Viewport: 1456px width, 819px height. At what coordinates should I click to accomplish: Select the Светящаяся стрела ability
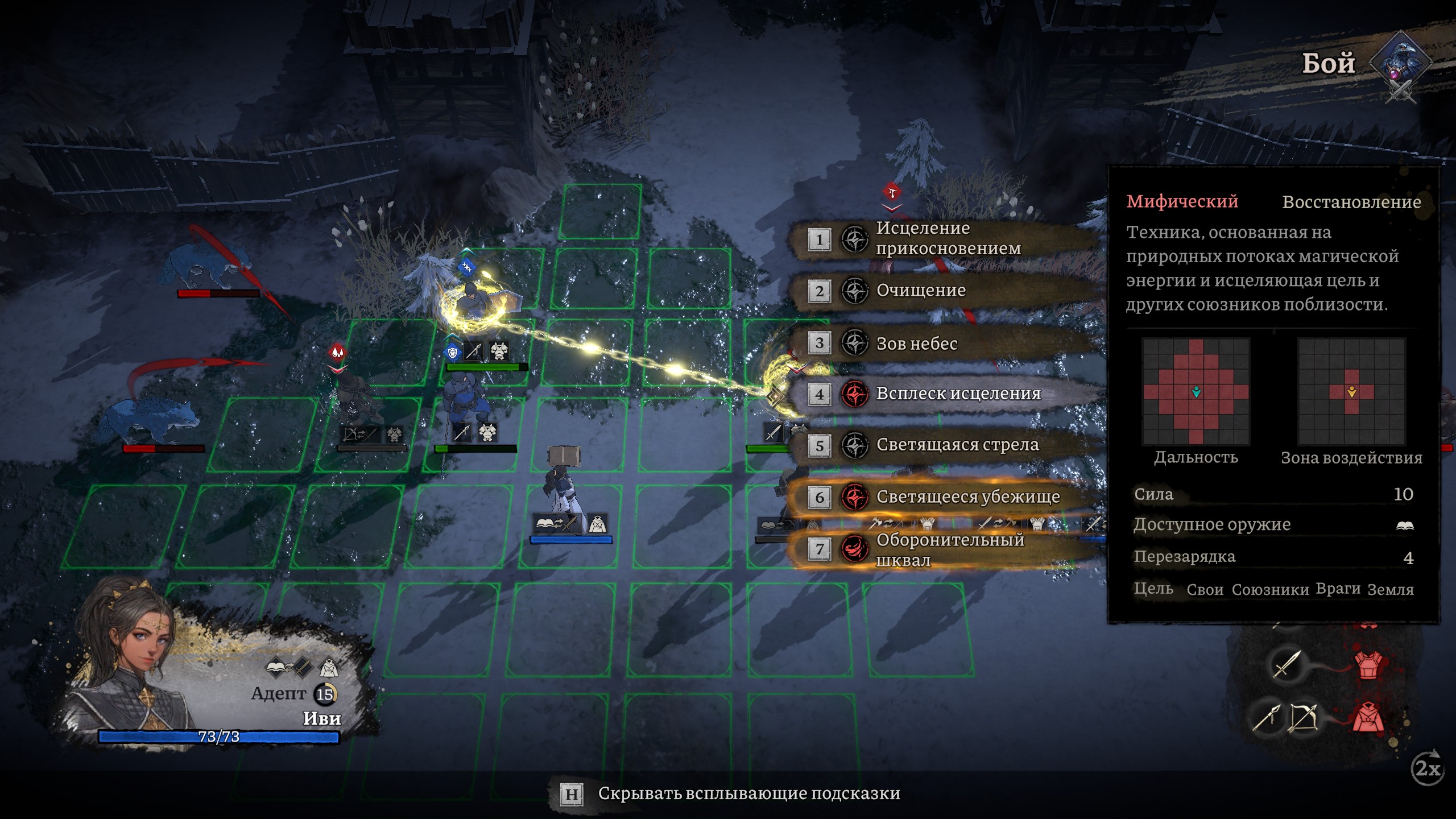coord(957,445)
